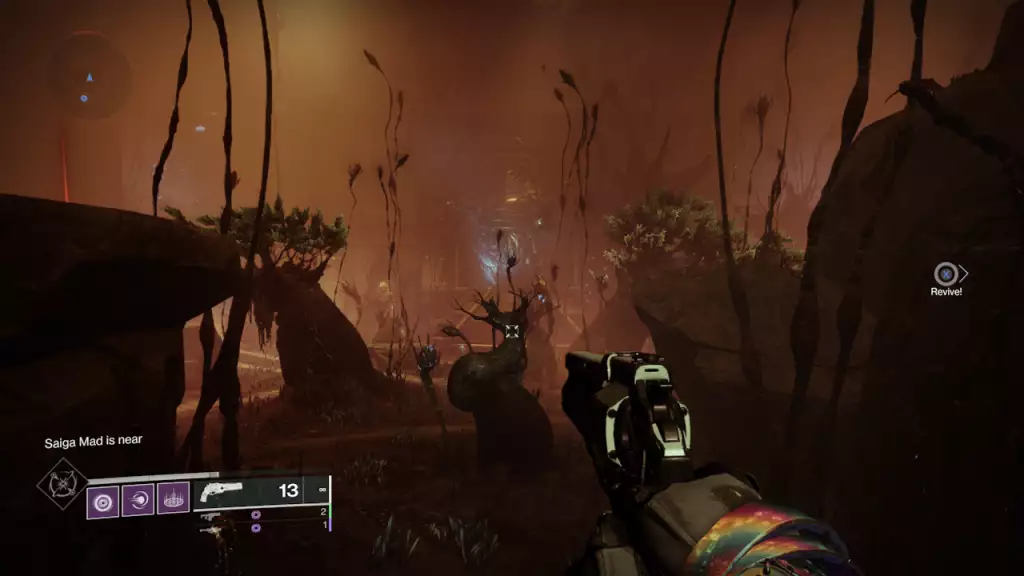
Task: Trigger the purple melee orb ability icon
Action: tap(138, 499)
